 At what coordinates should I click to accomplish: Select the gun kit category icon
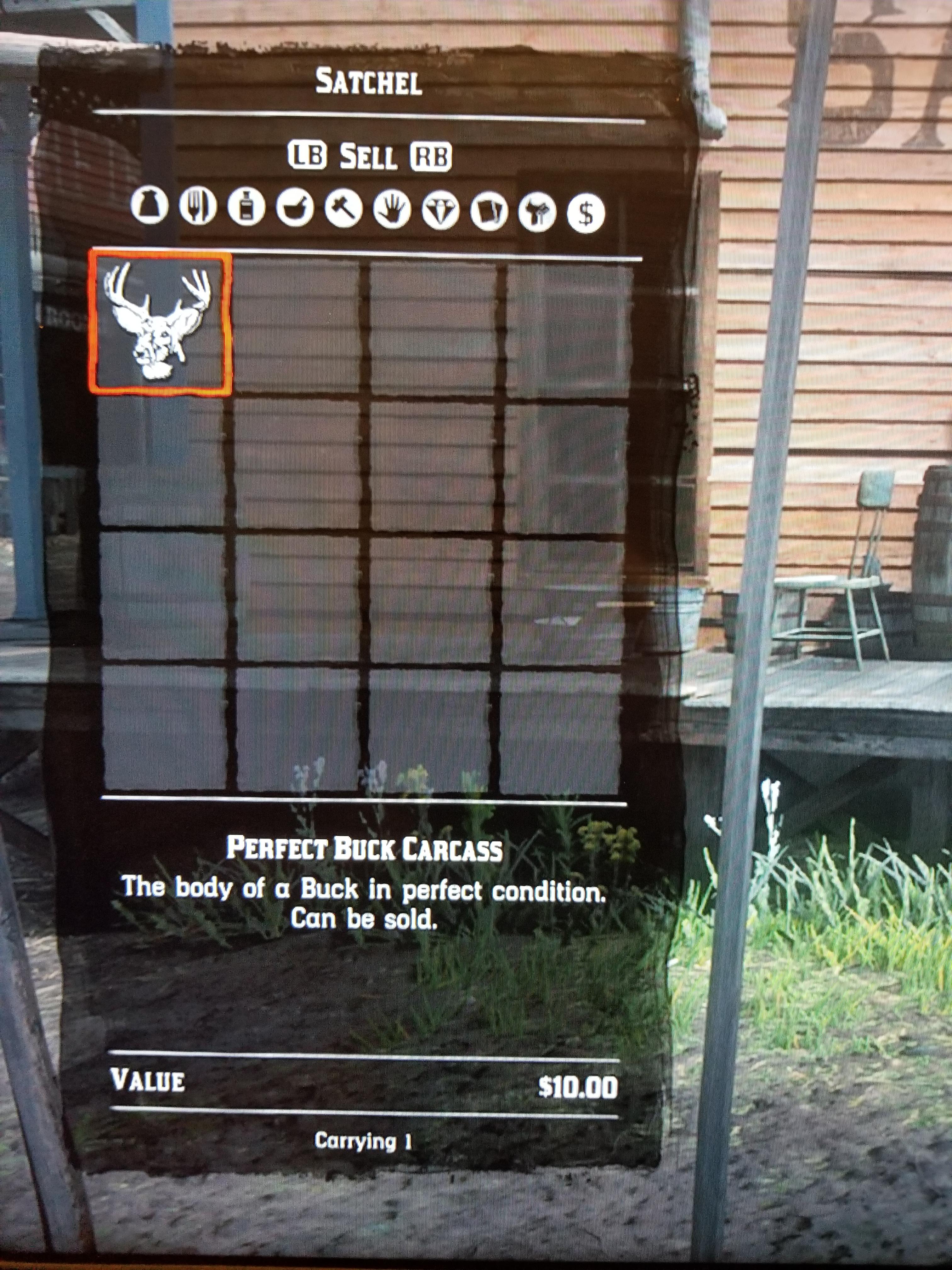538,211
